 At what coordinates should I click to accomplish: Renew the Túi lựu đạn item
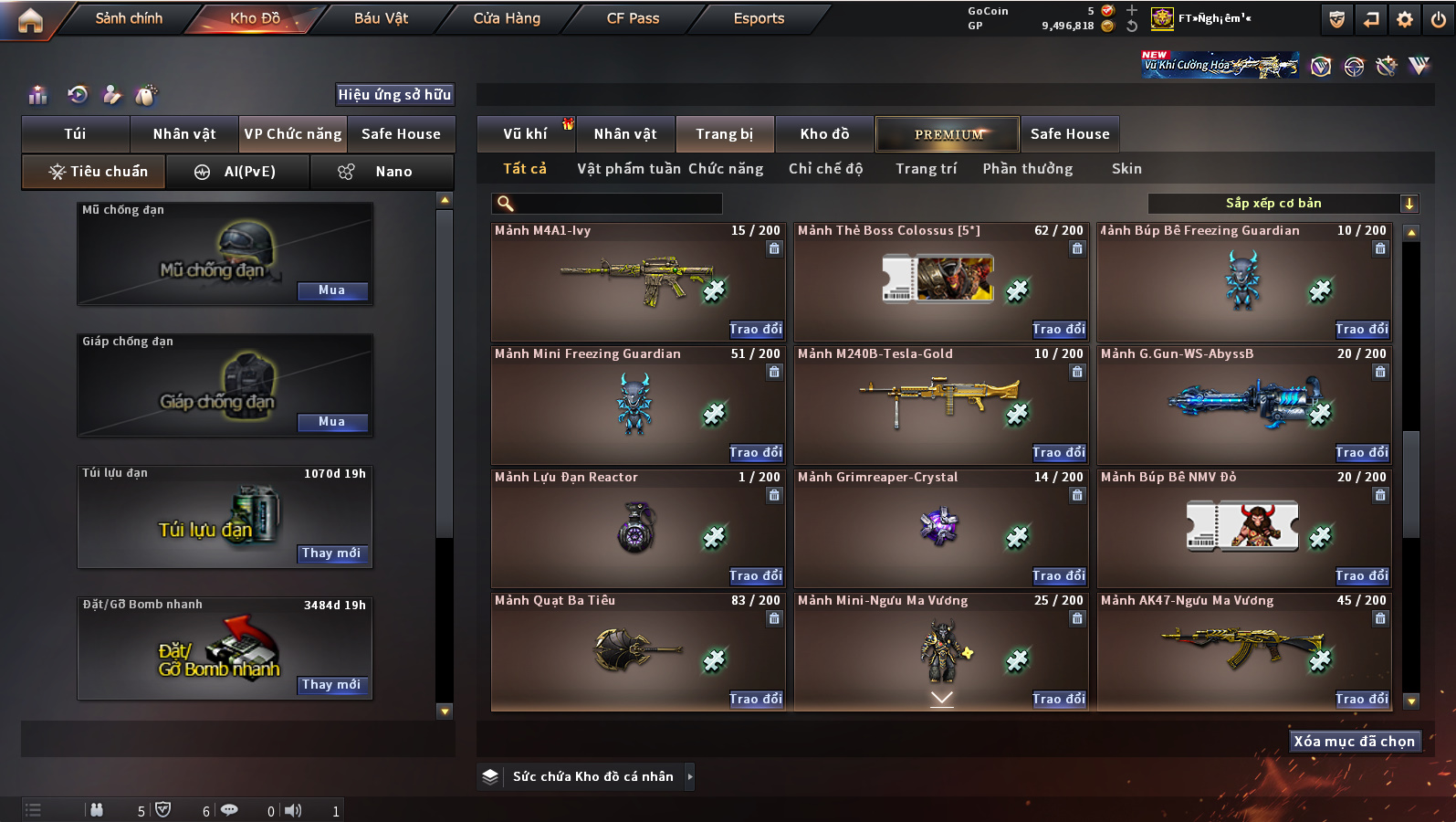pos(332,553)
